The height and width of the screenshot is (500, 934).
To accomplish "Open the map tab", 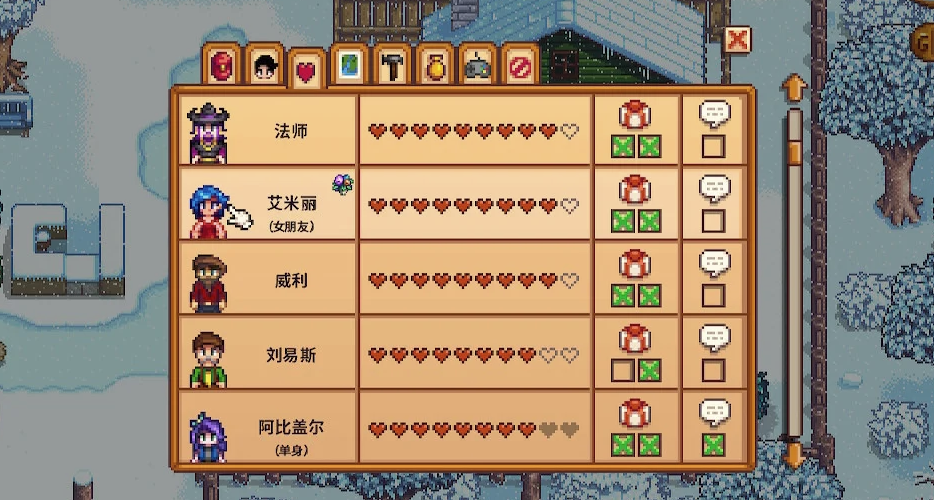I will click(x=348, y=65).
